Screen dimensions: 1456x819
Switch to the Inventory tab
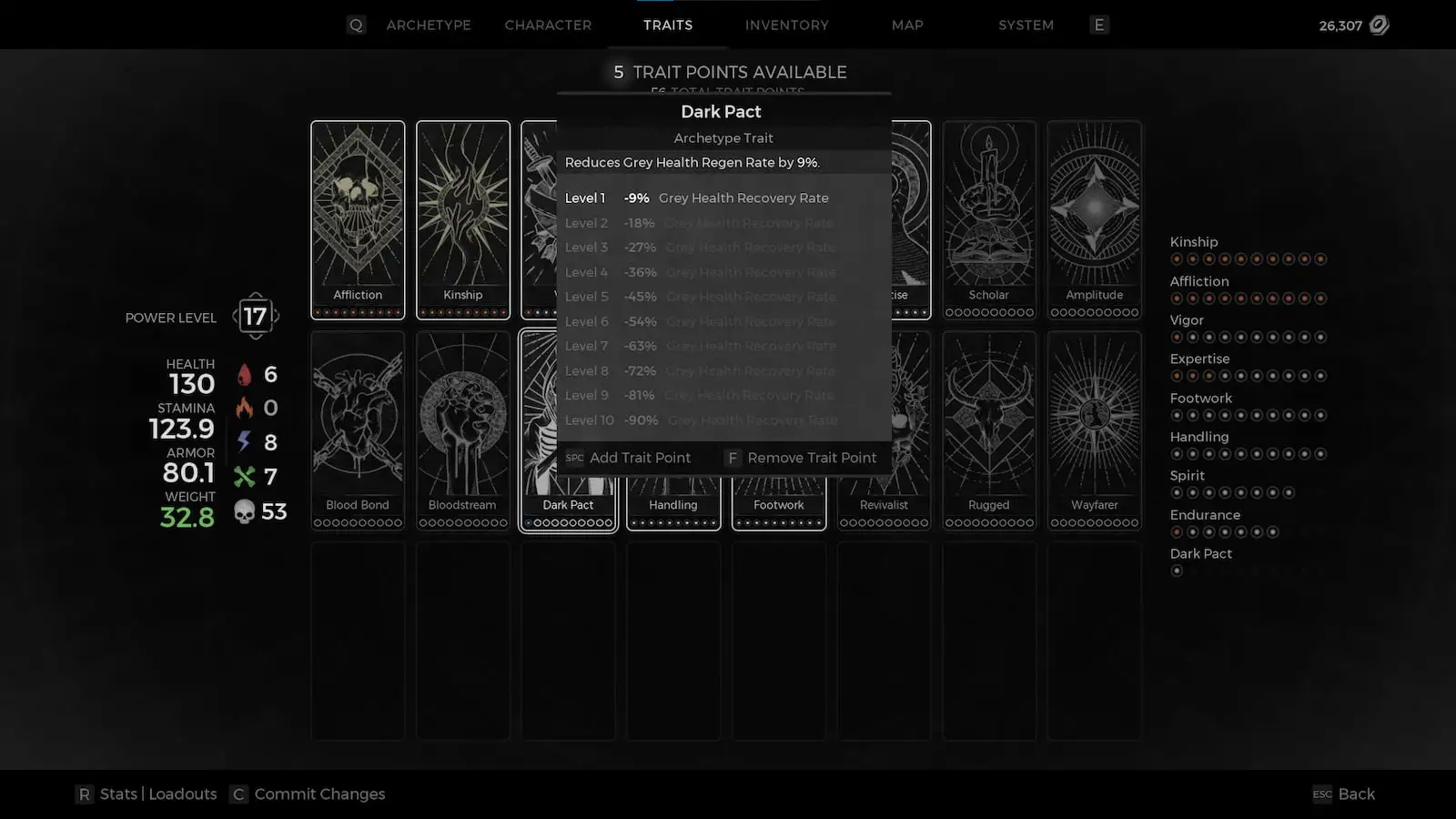pyautogui.click(x=786, y=25)
